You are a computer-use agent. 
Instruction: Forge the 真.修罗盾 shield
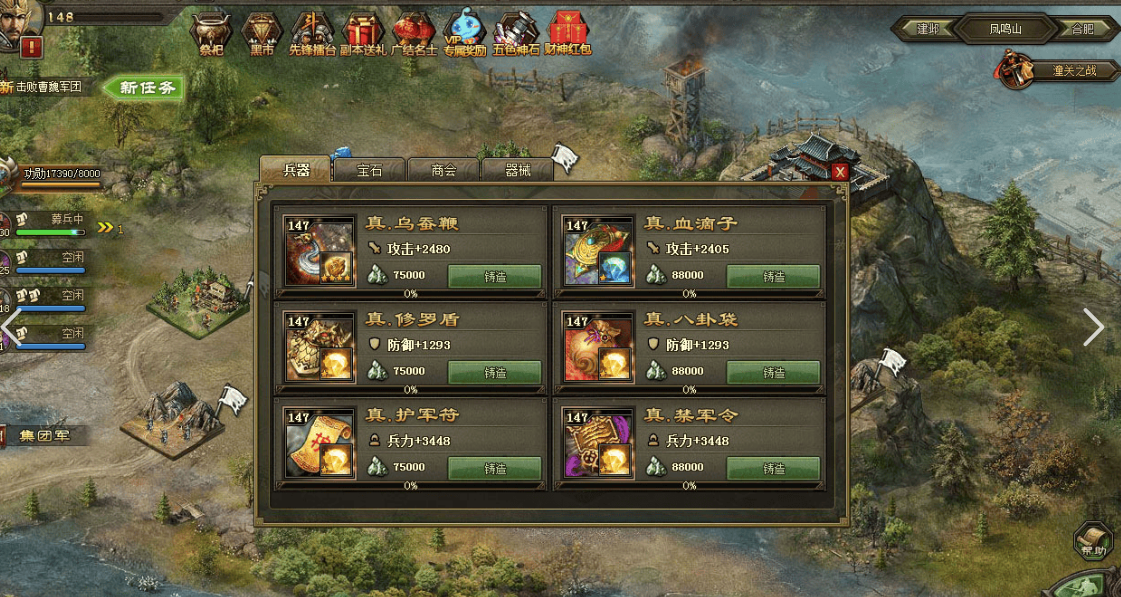[x=494, y=373]
